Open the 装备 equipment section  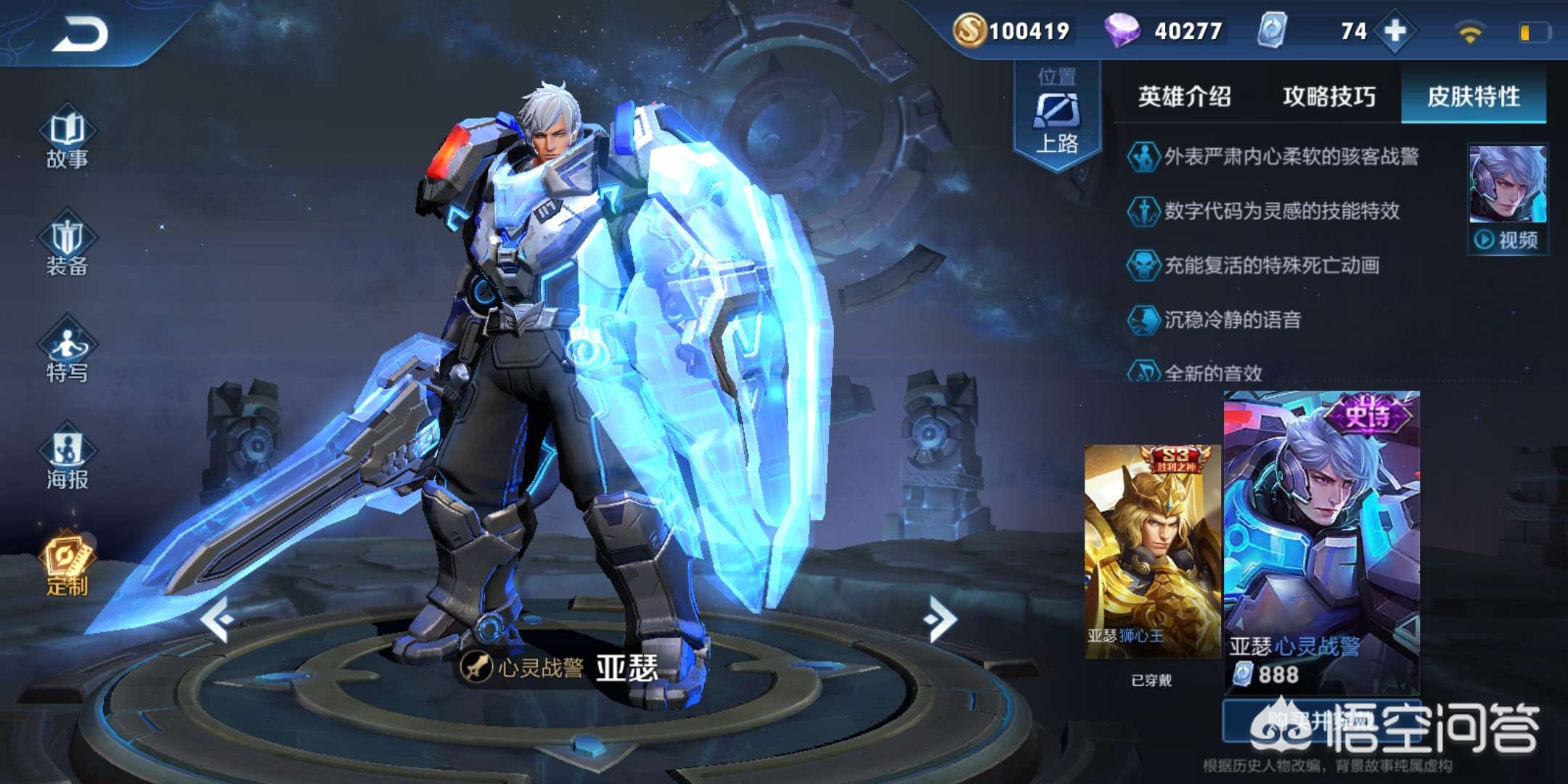67,247
